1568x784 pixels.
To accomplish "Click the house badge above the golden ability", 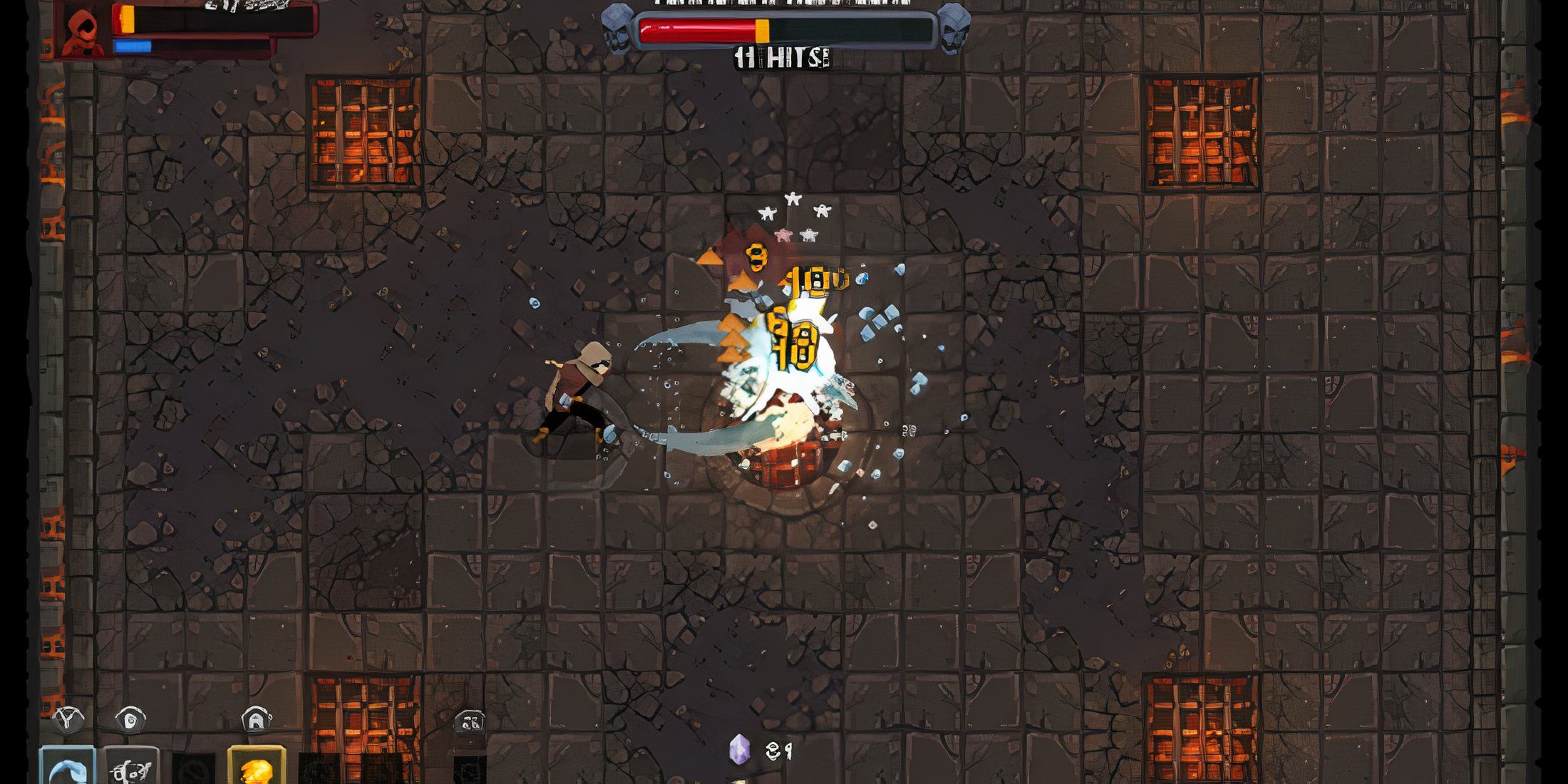I will click(257, 720).
